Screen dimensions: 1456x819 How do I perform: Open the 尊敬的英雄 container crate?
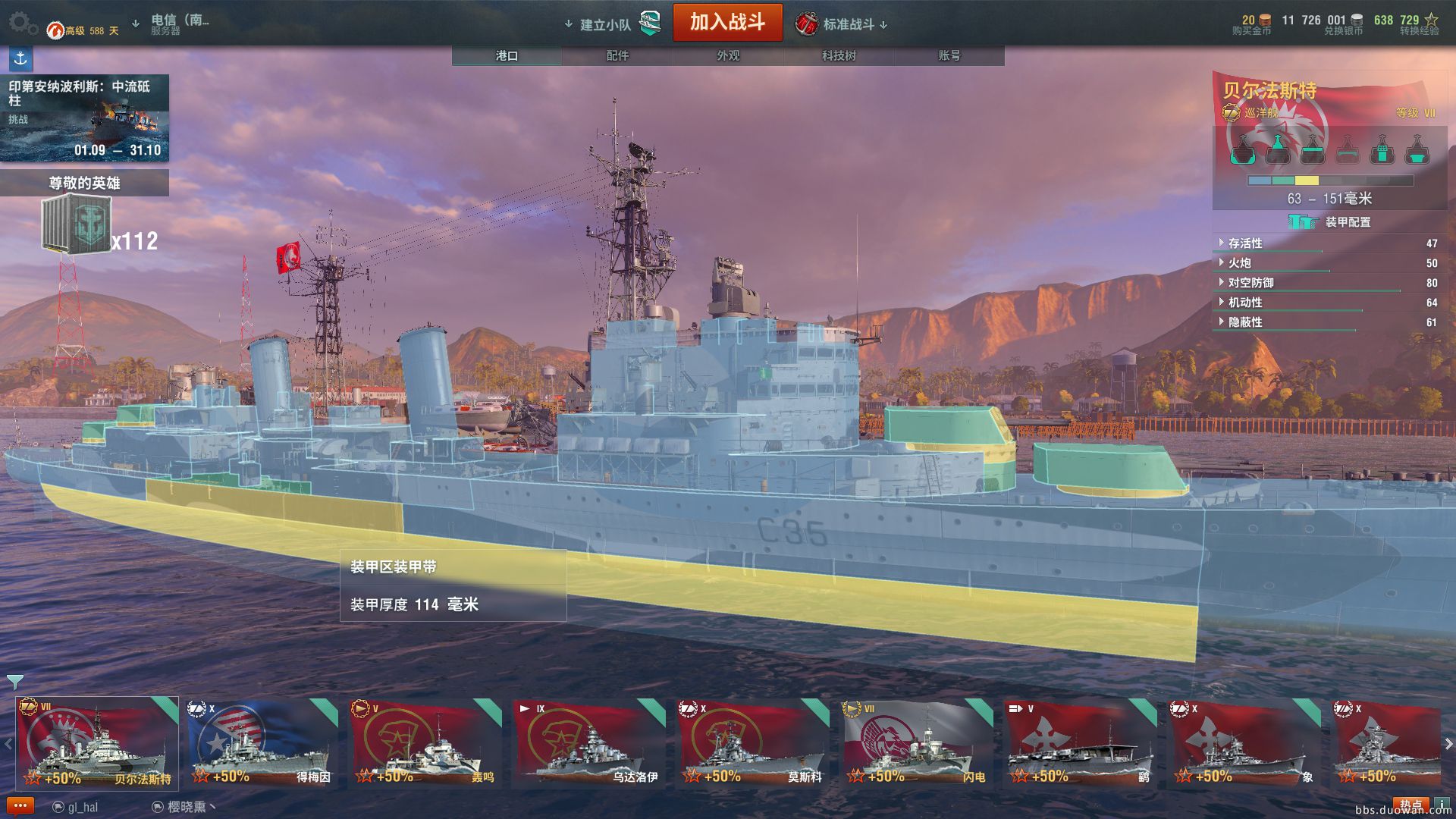pos(77,224)
